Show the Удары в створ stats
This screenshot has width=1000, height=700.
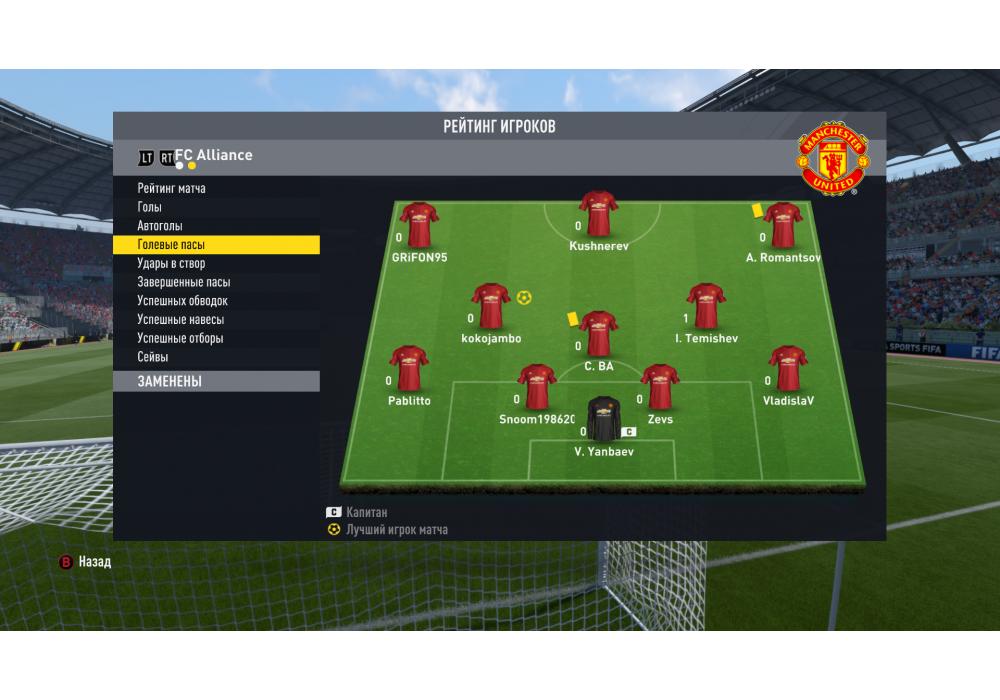[x=171, y=264]
